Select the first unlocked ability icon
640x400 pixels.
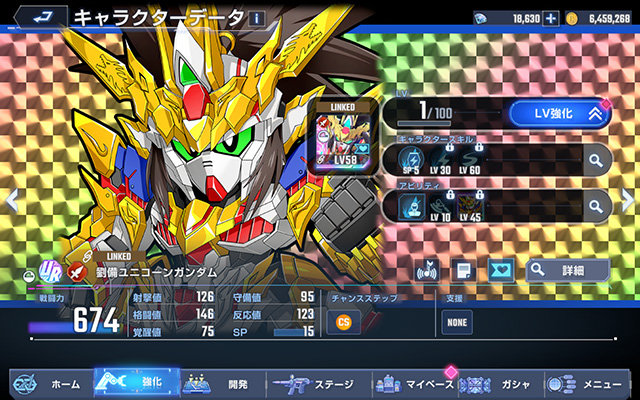412,206
